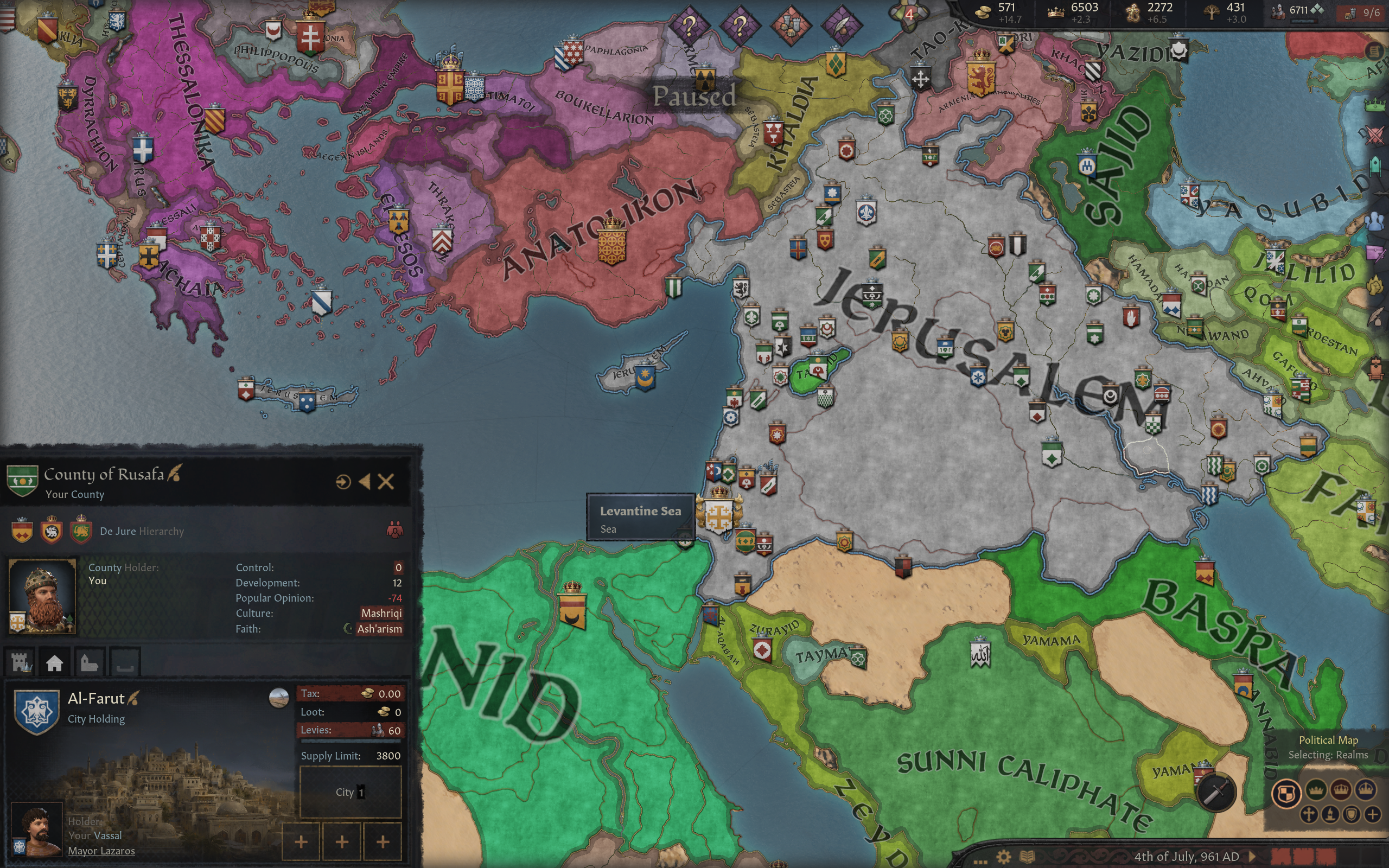Viewport: 1389px width, 868px height.
Task: Close the County of Rusafa panel
Action: (386, 482)
